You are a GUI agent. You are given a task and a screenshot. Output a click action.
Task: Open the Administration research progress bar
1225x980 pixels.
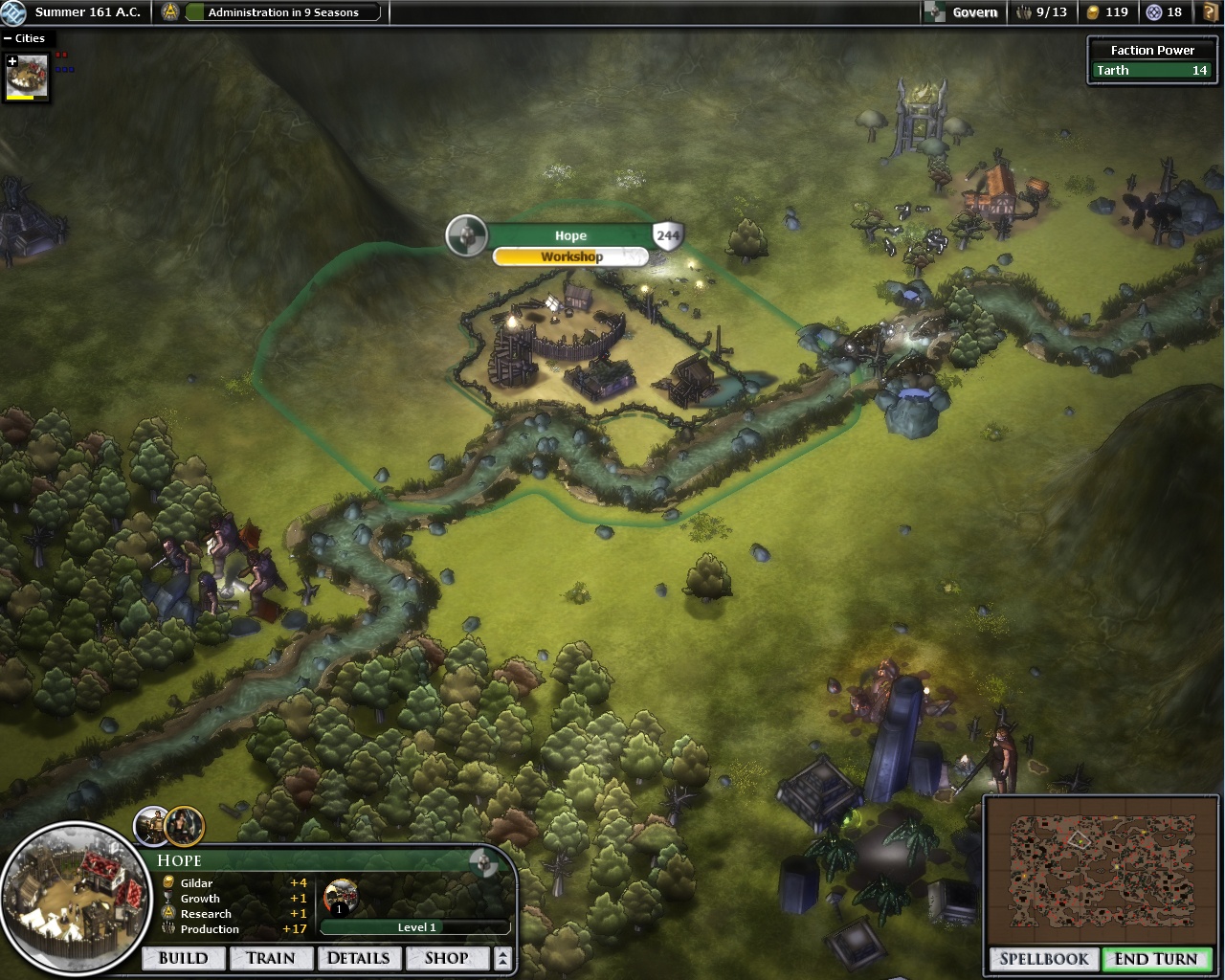(x=283, y=12)
